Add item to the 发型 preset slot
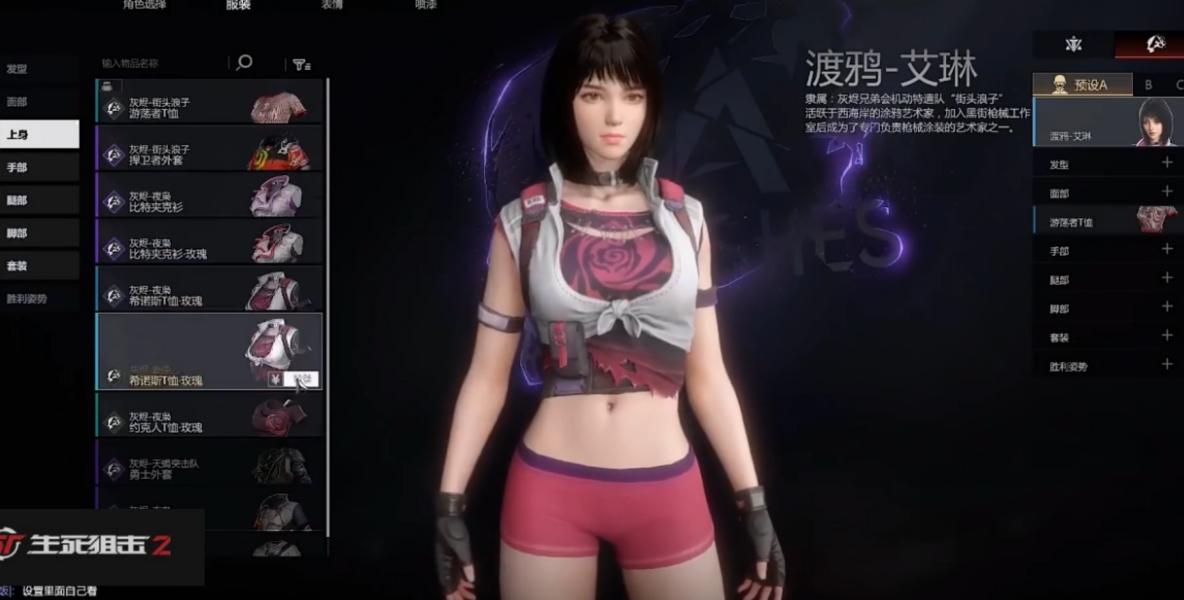Screen dimensions: 1184x600 1166,163
